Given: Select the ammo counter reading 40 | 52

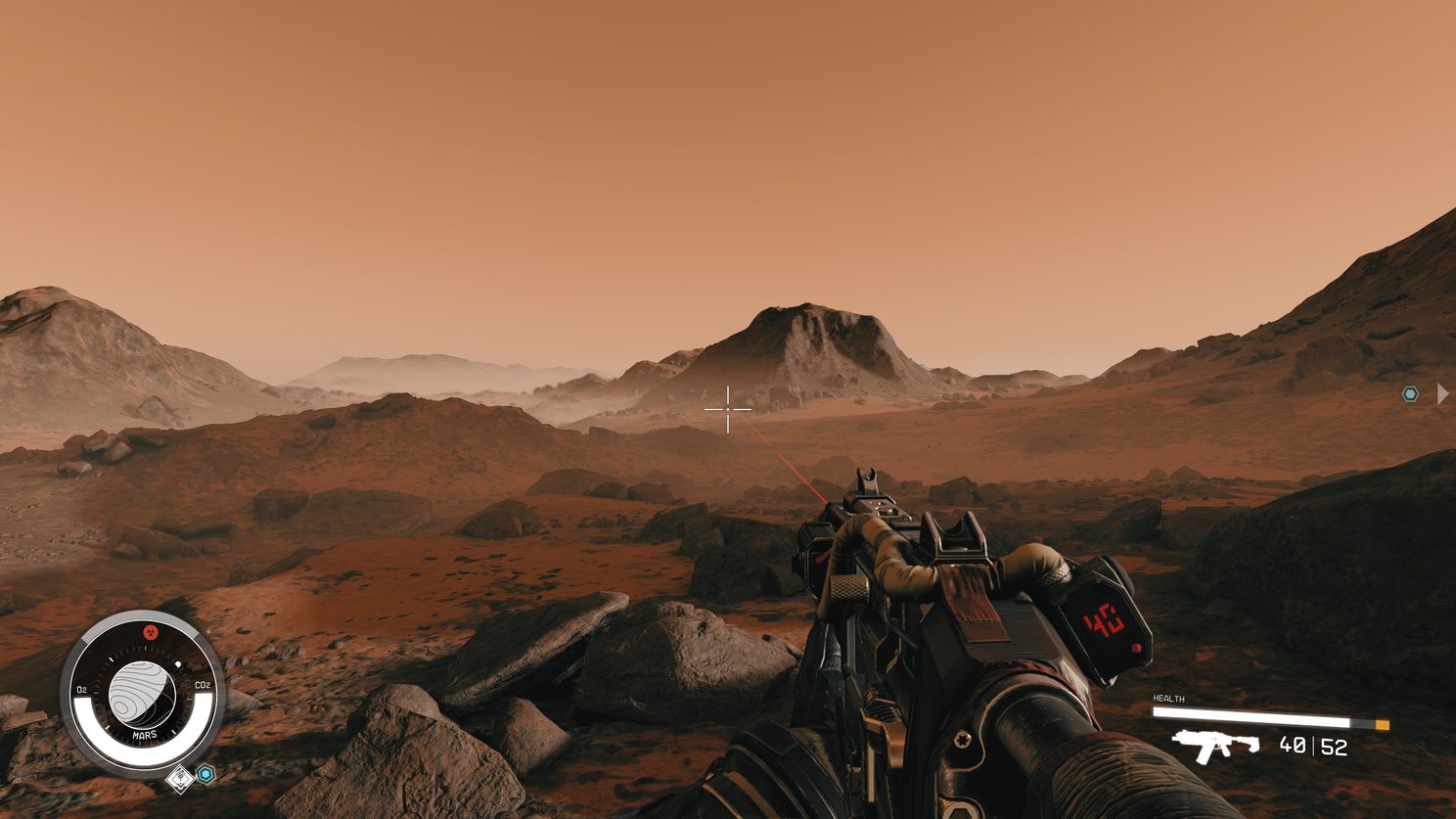Looking at the screenshot, I should pyautogui.click(x=1312, y=746).
